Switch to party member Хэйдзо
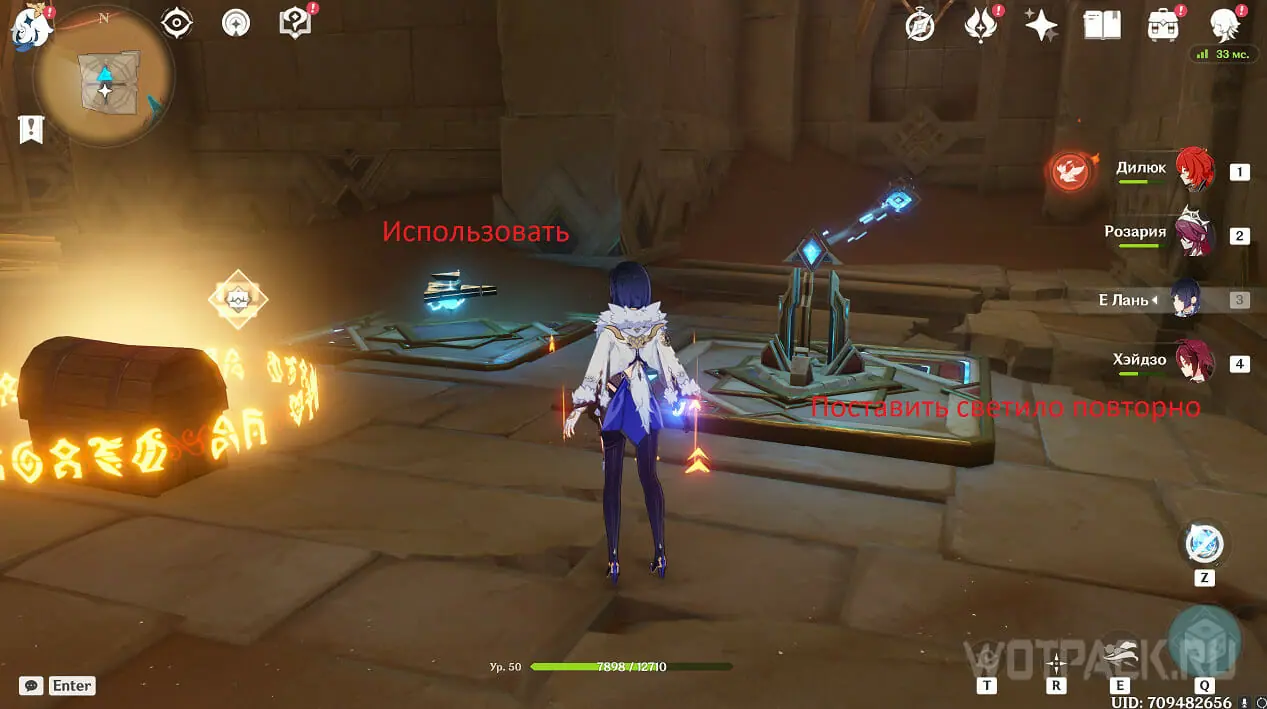This screenshot has height=709, width=1267. [1193, 362]
